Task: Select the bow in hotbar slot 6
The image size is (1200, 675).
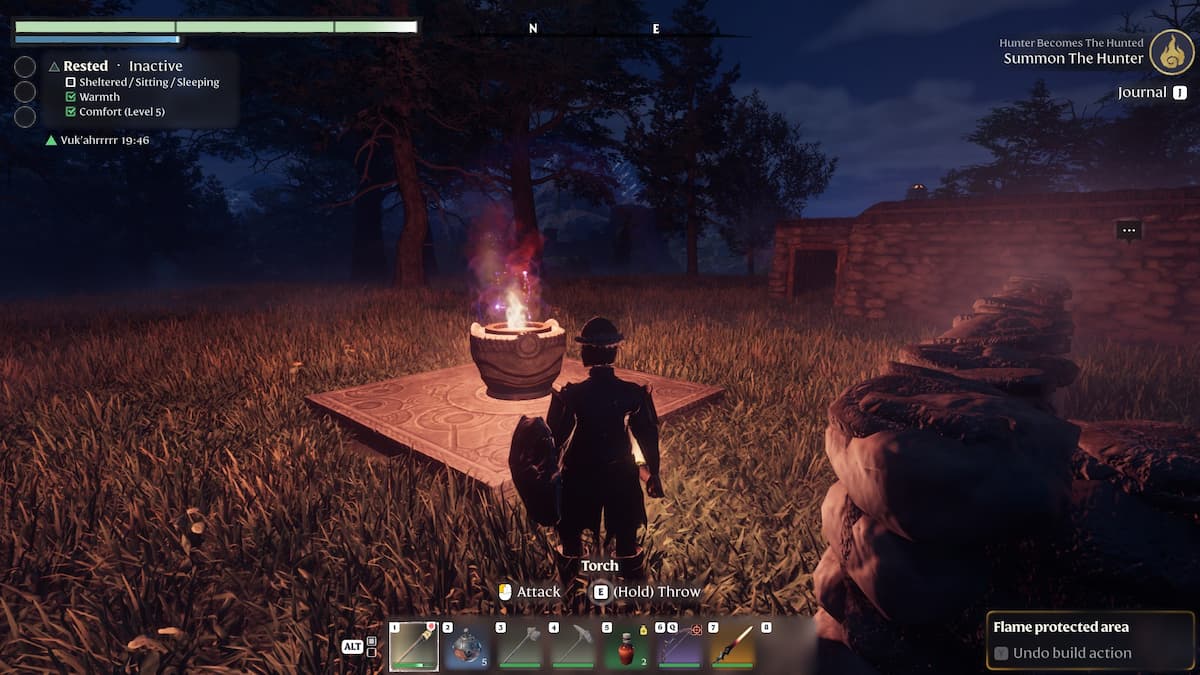Action: [x=679, y=646]
